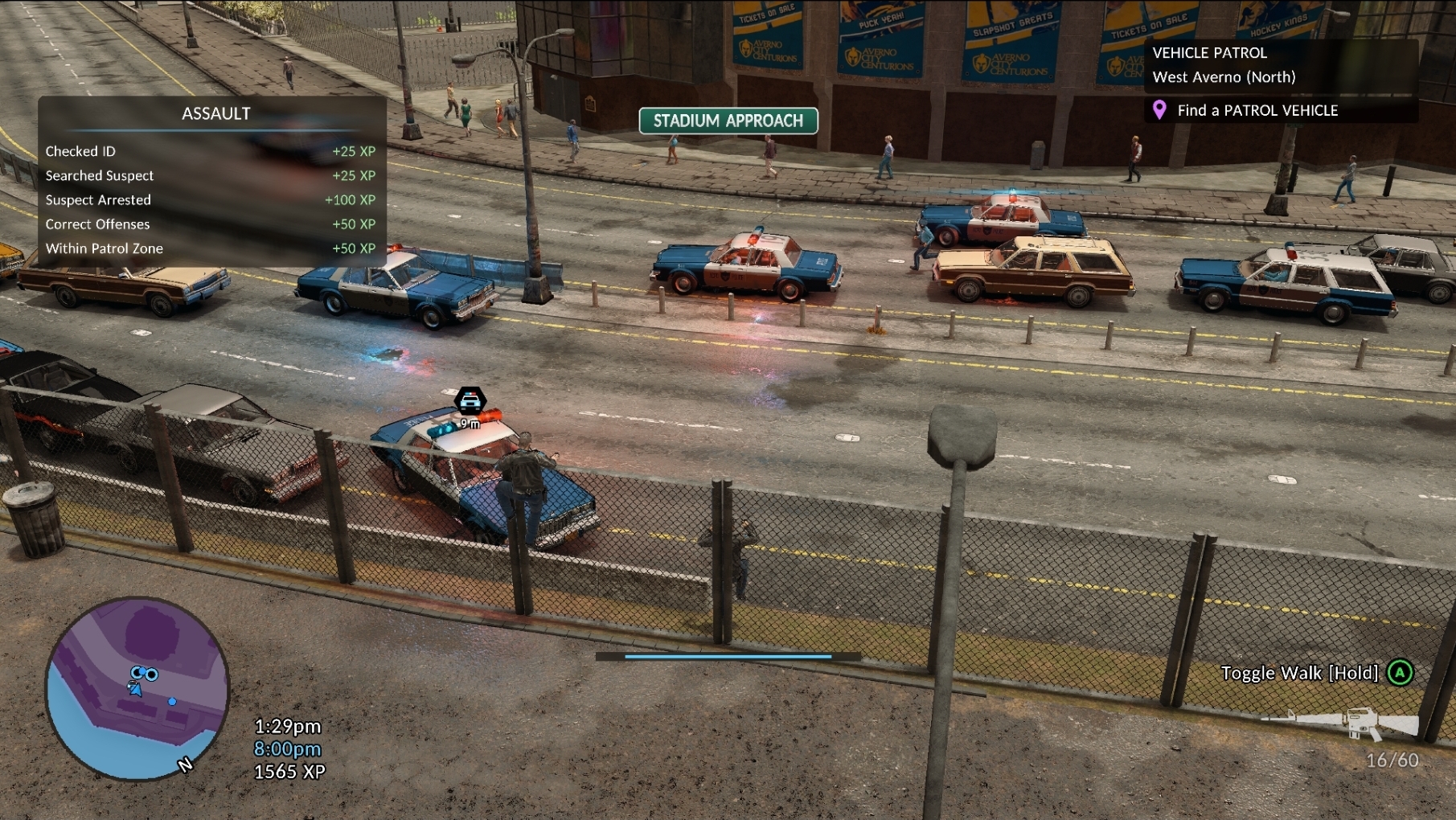Click the Suspect Arrested +100 XP row
Image resolution: width=1456 pixels, height=820 pixels.
click(x=211, y=199)
